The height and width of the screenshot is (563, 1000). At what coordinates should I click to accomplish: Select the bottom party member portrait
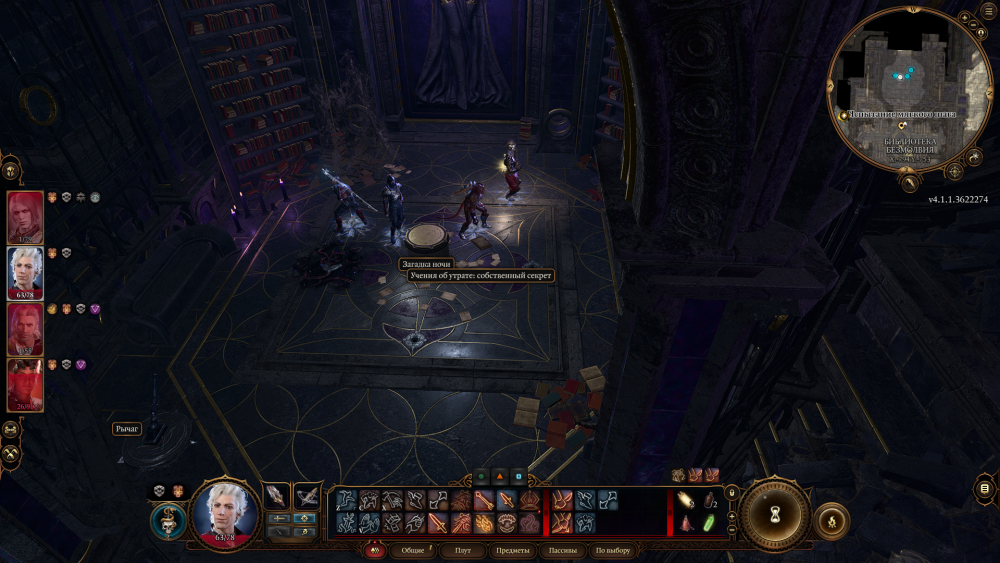click(x=25, y=385)
